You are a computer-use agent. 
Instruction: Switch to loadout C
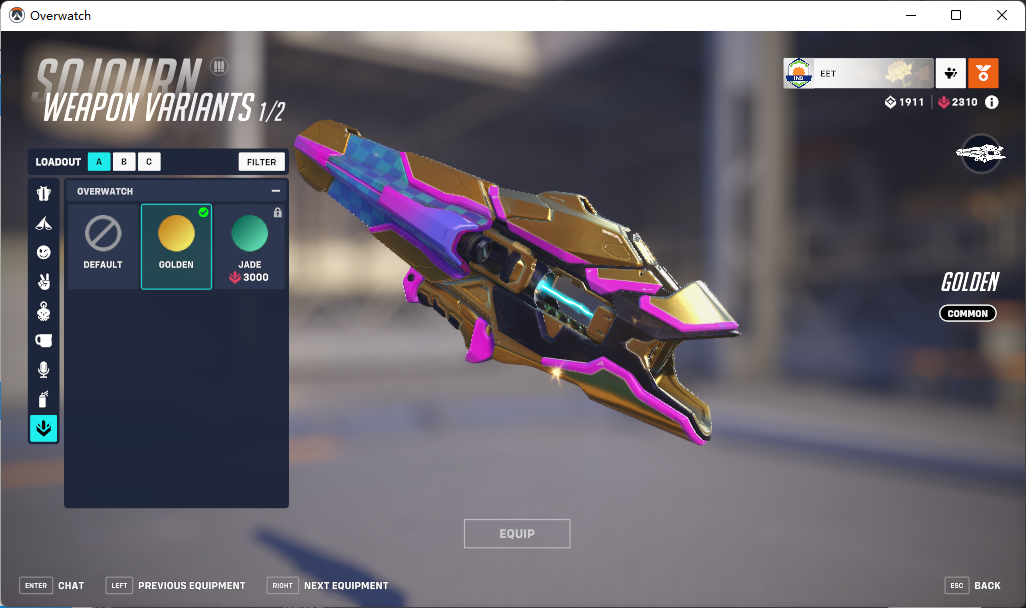(x=148, y=162)
